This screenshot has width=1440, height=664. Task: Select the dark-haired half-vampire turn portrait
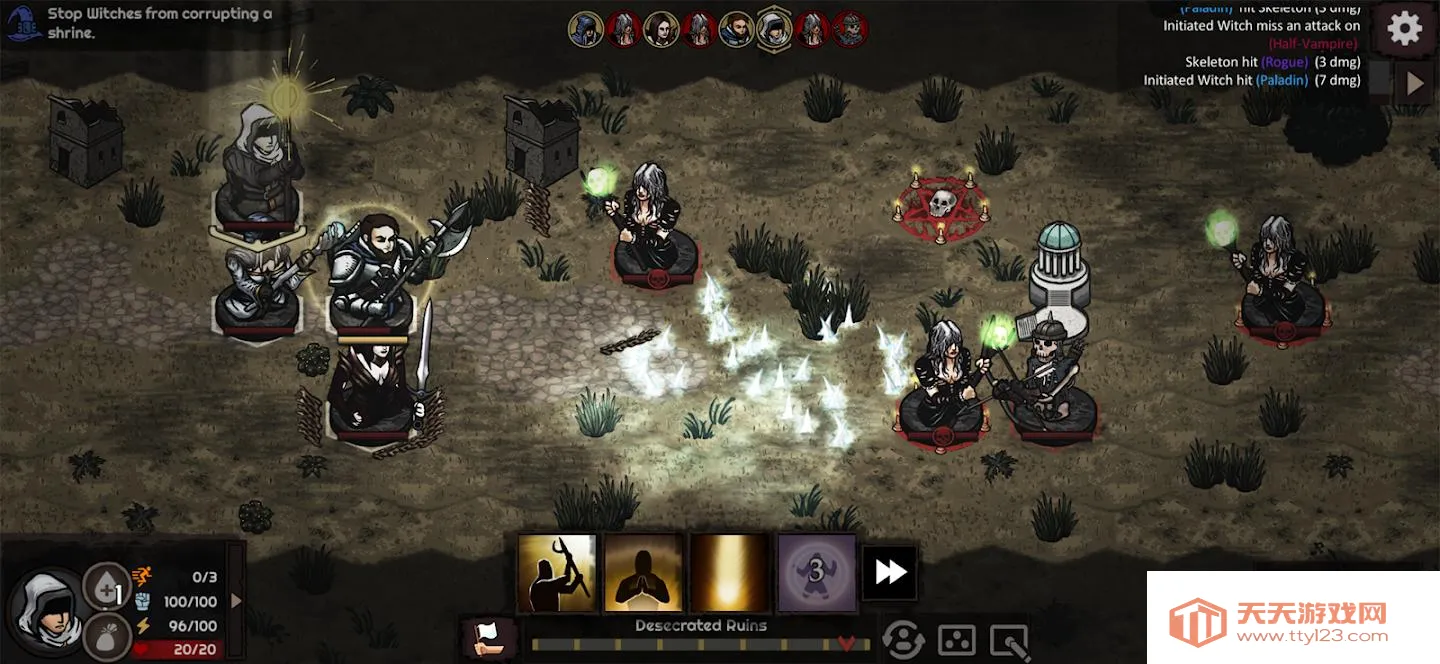tap(661, 30)
